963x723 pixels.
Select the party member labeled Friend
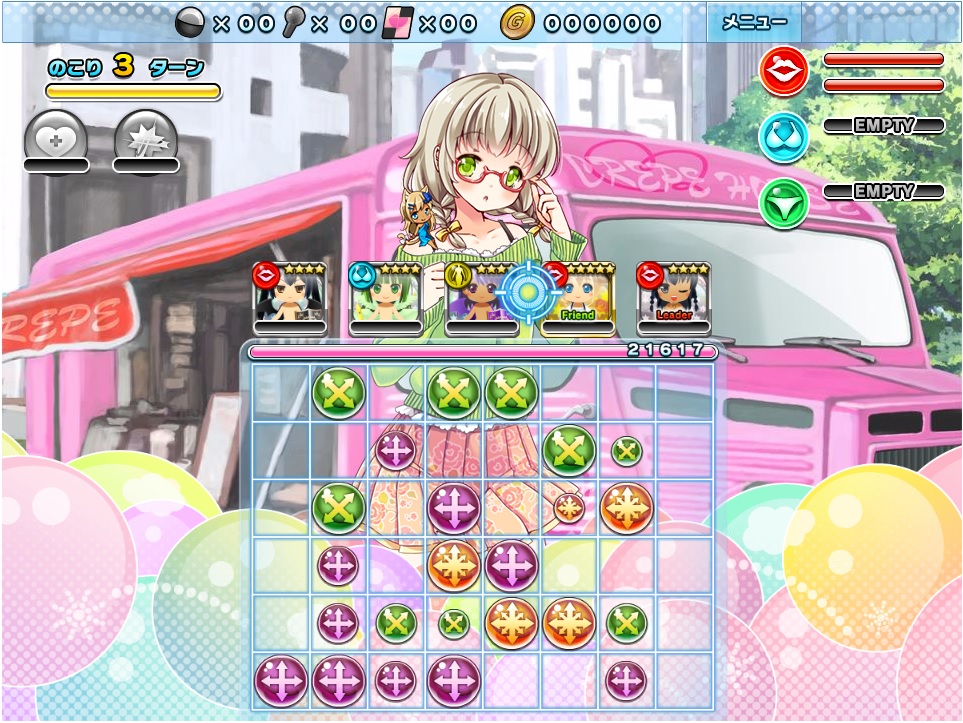[x=578, y=298]
